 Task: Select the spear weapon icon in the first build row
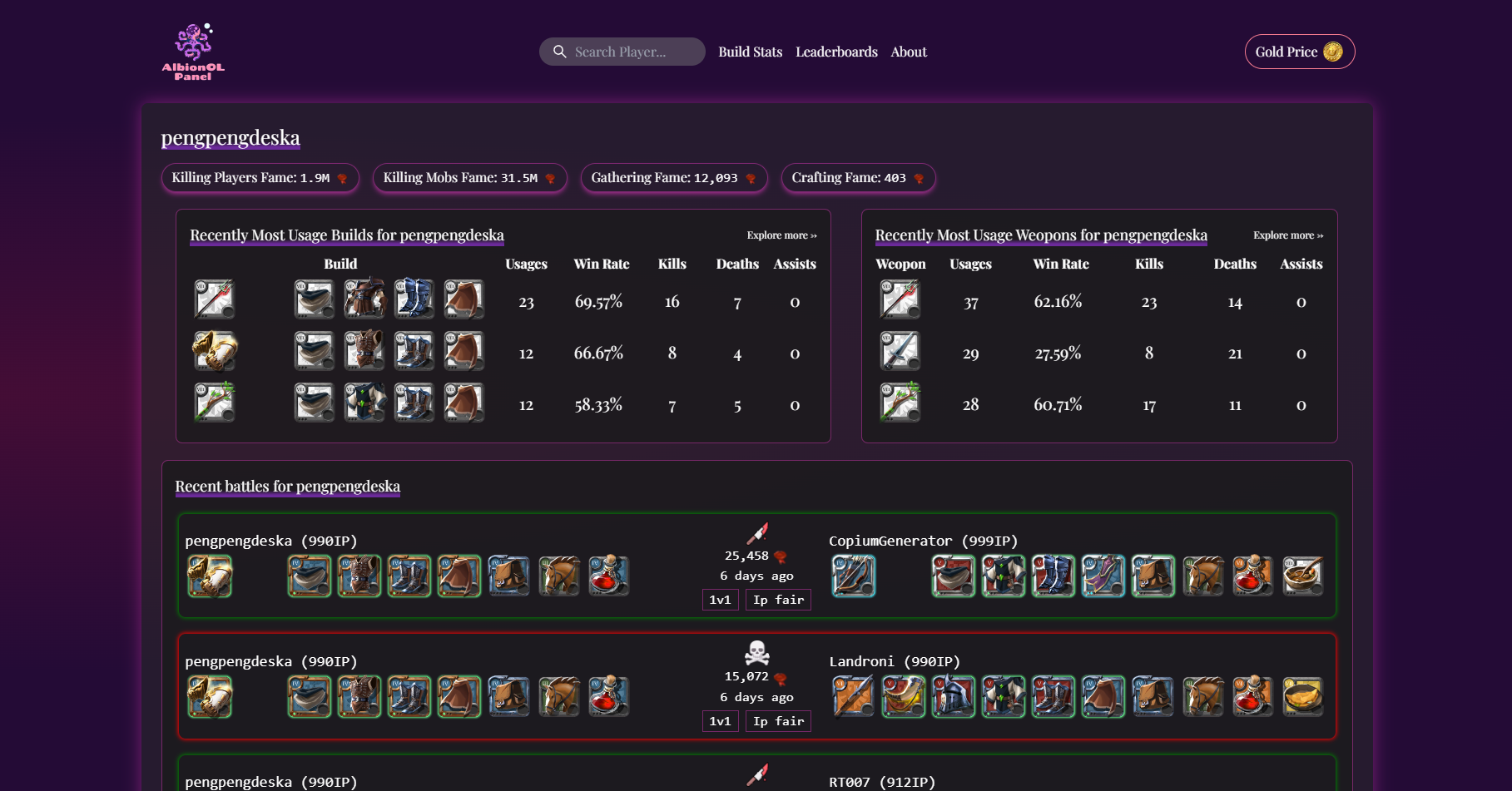tap(214, 299)
